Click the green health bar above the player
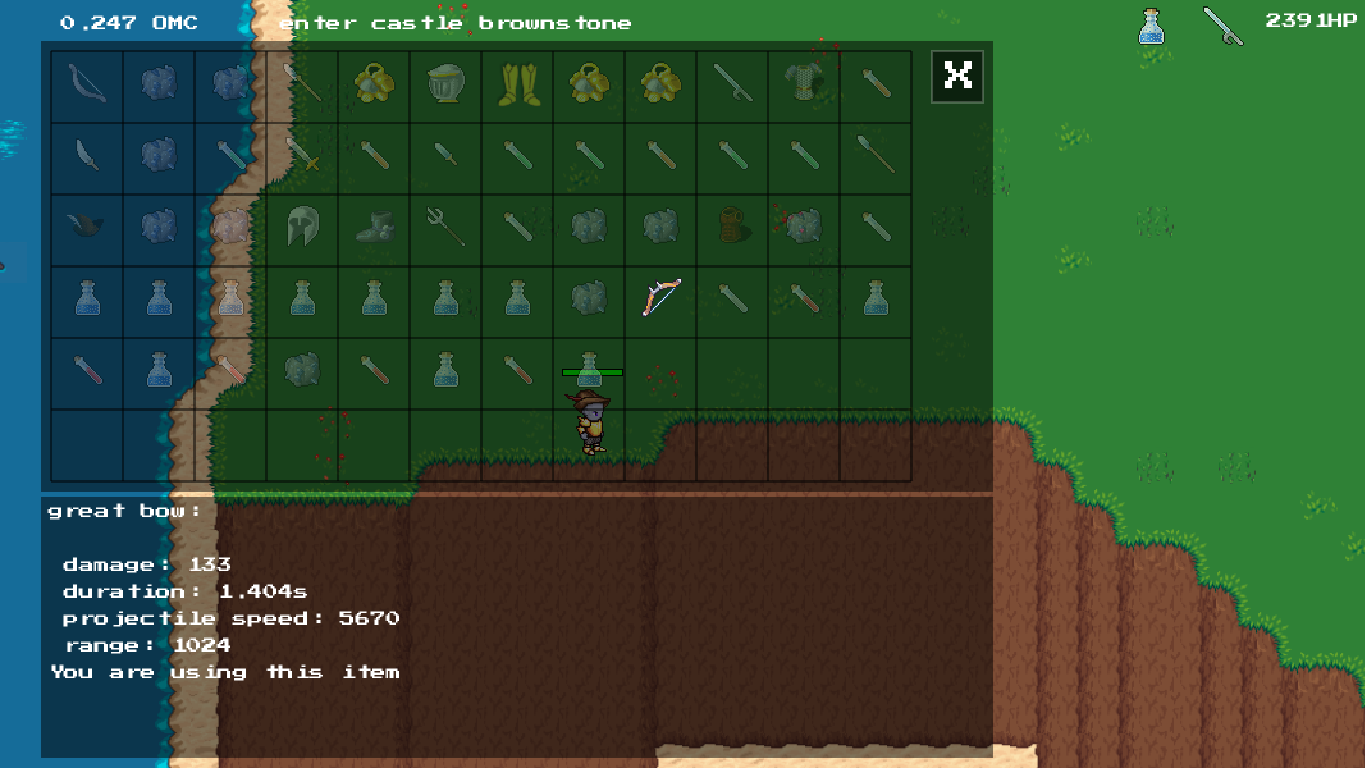Screen dimensions: 1365x768 590,371
